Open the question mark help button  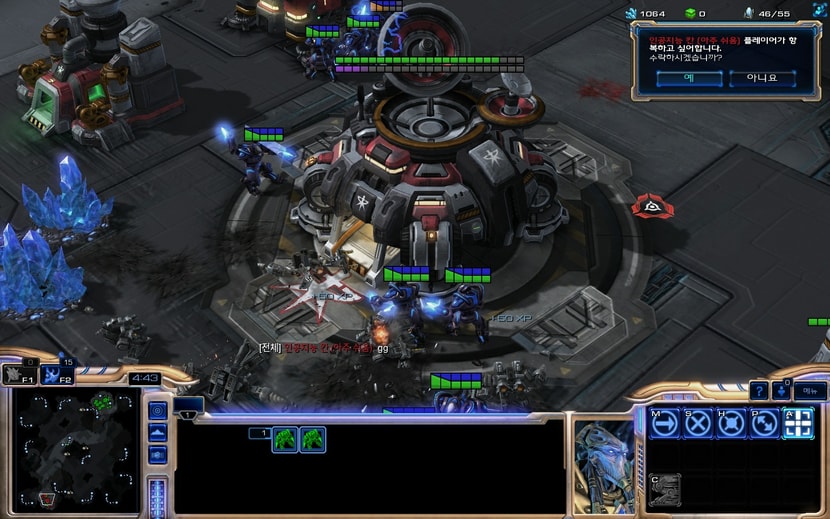point(760,391)
